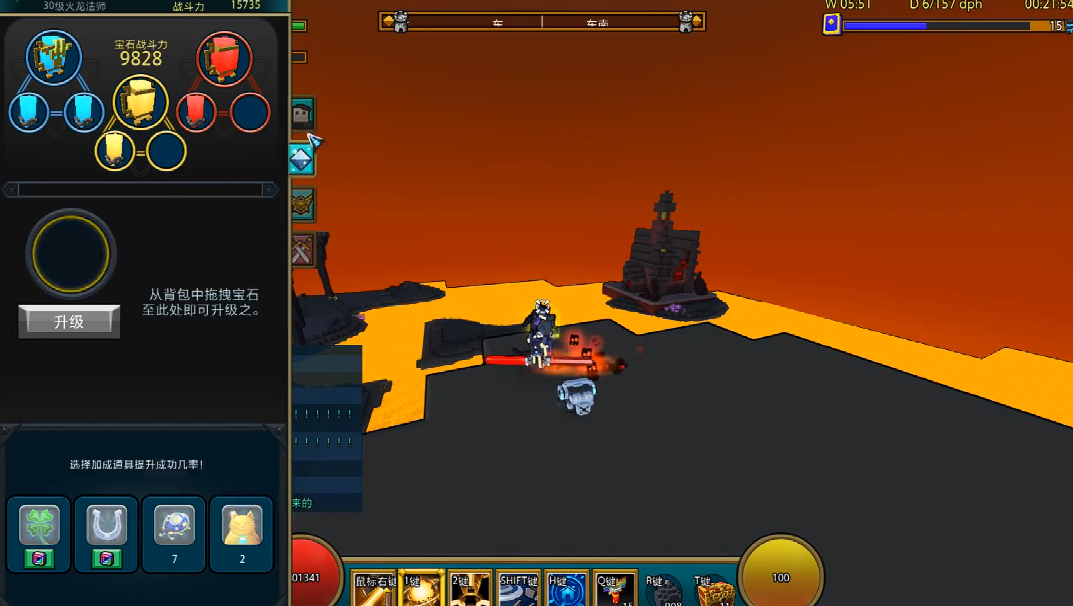Choose the small yellow gem slot

115,151
